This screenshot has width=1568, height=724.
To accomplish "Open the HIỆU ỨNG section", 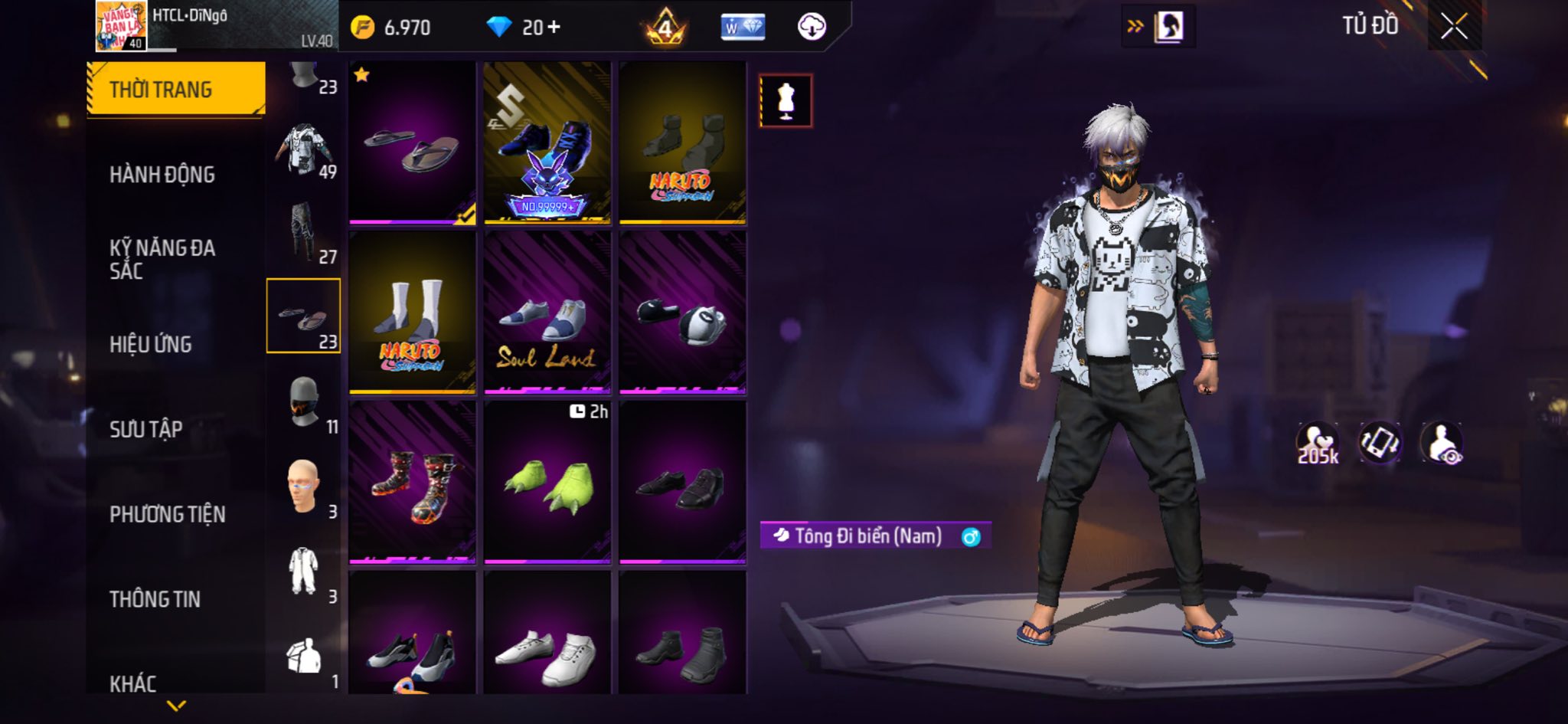I will click(151, 345).
